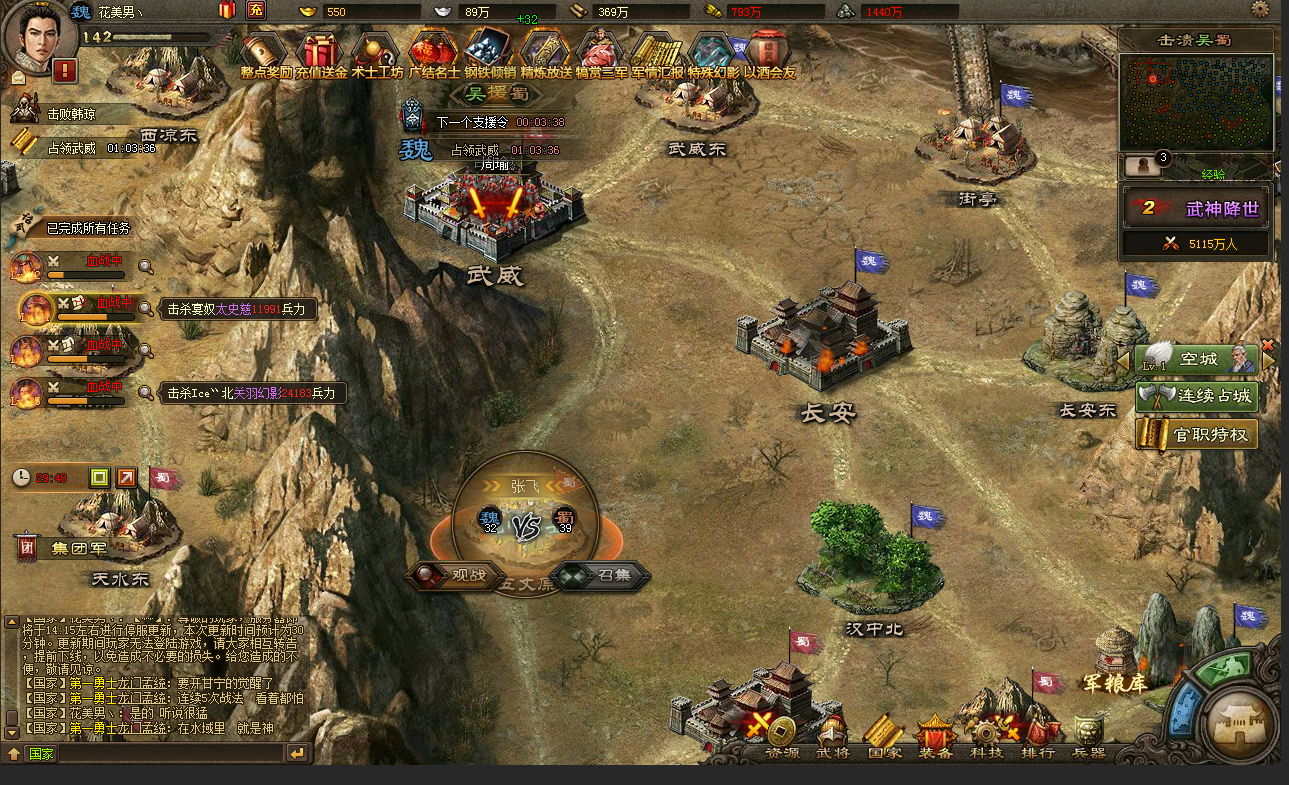This screenshot has width=1289, height=785.
Task: Click the 观战 spectate battle button
Action: [x=456, y=575]
